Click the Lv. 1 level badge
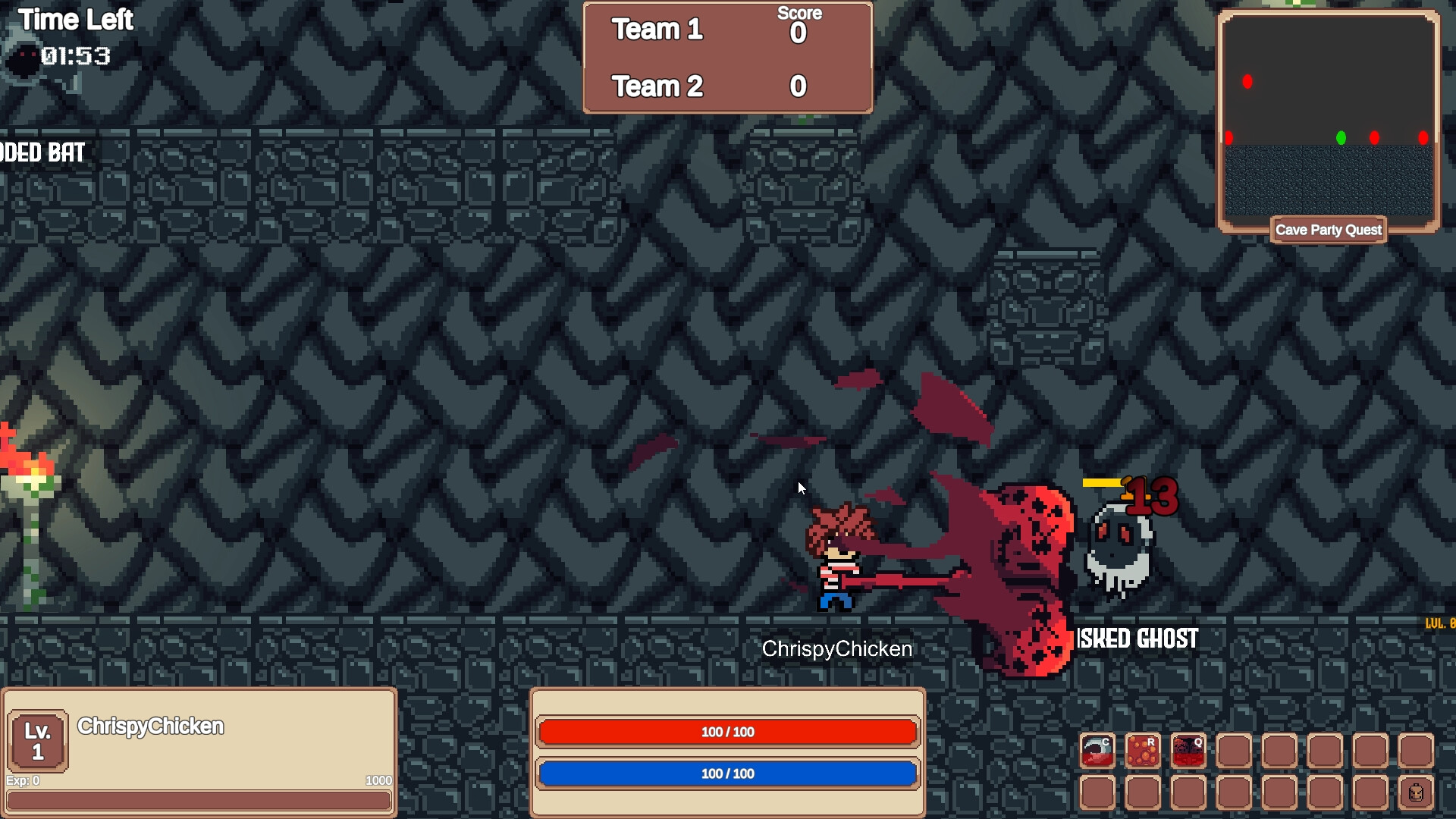1456x819 pixels. coord(38,739)
